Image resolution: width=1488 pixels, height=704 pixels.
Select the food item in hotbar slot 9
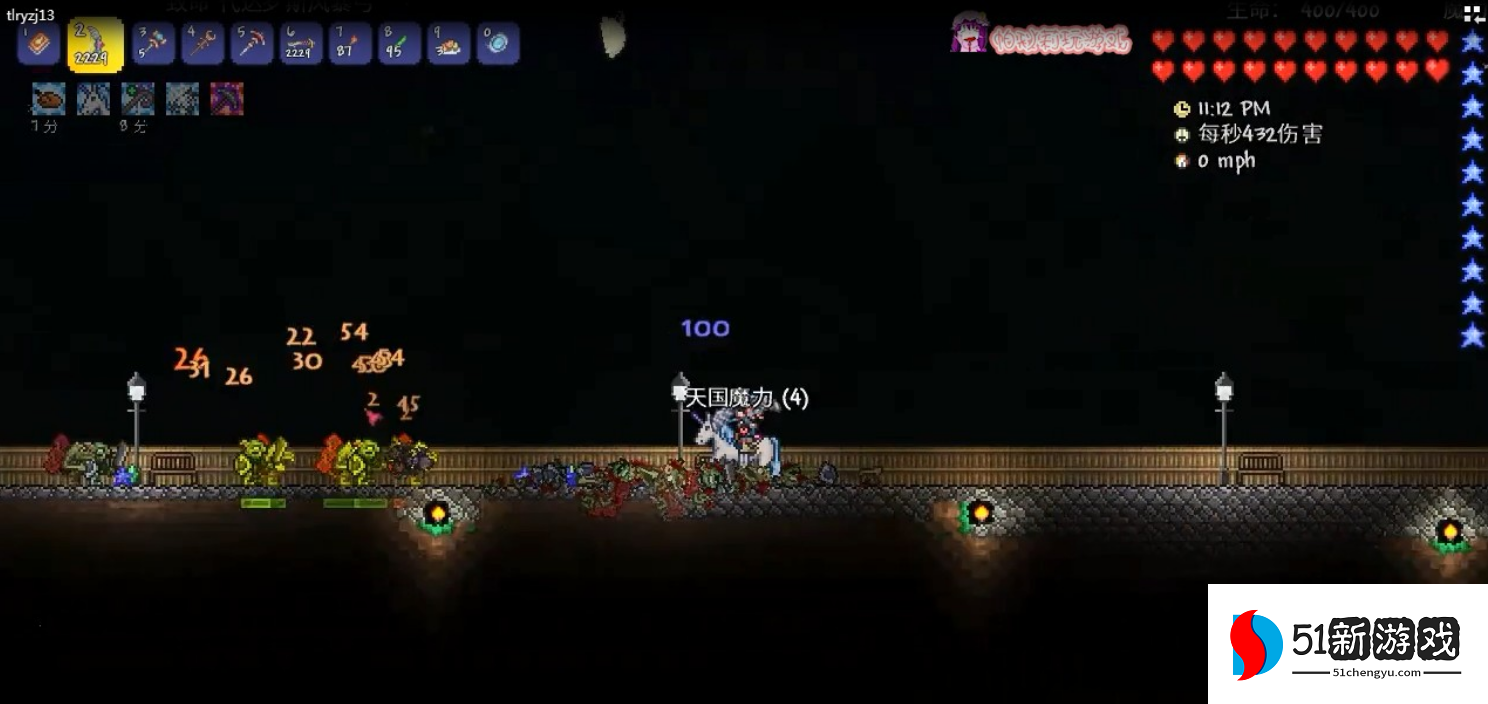point(448,44)
